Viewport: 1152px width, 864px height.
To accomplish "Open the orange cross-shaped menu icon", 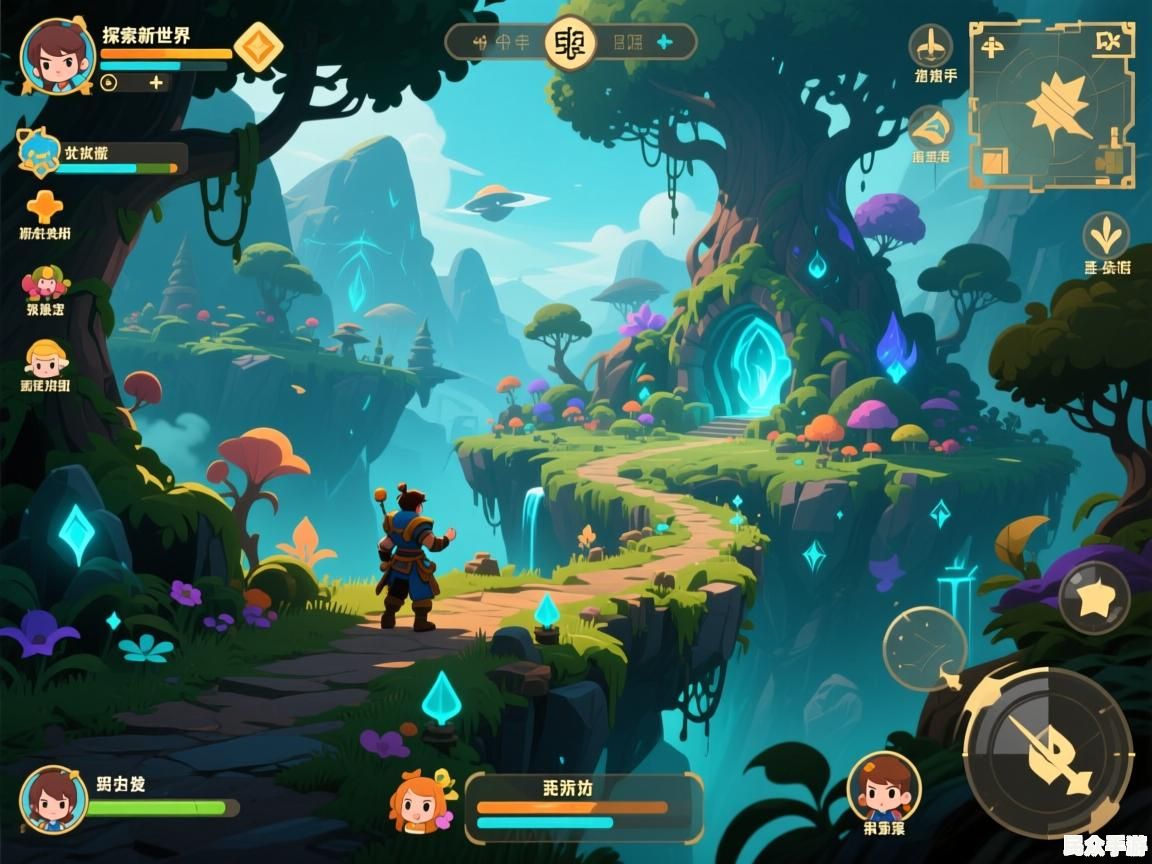I will click(44, 207).
